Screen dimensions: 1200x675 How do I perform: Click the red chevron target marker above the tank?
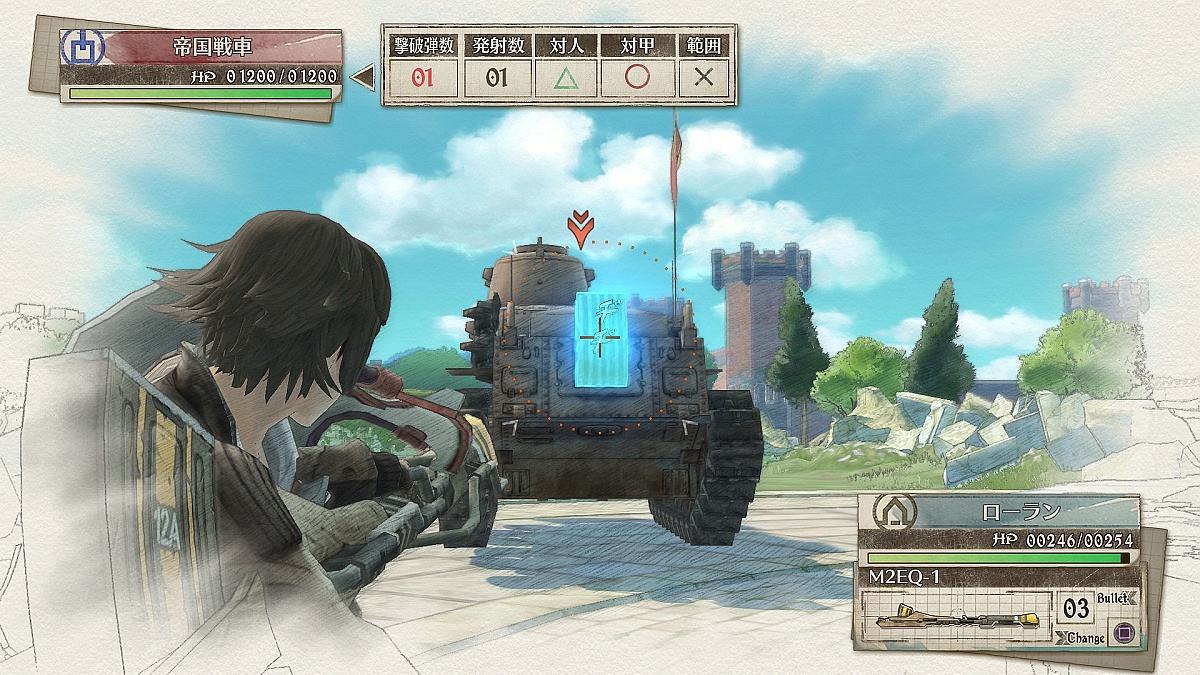click(578, 230)
